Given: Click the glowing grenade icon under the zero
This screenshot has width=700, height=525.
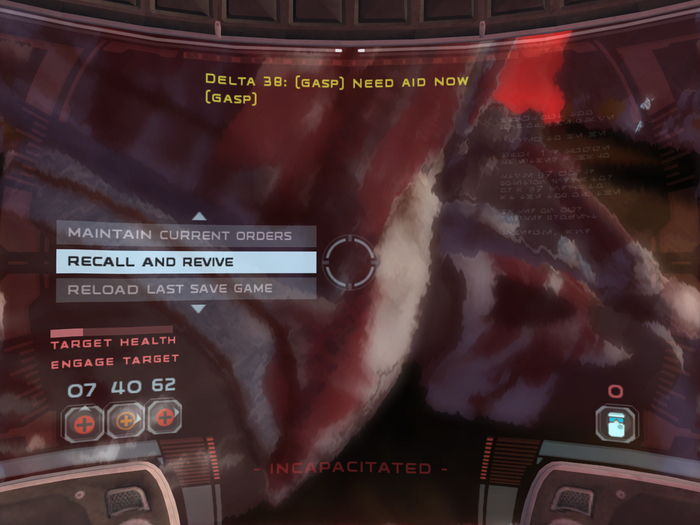Looking at the screenshot, I should tap(614, 422).
